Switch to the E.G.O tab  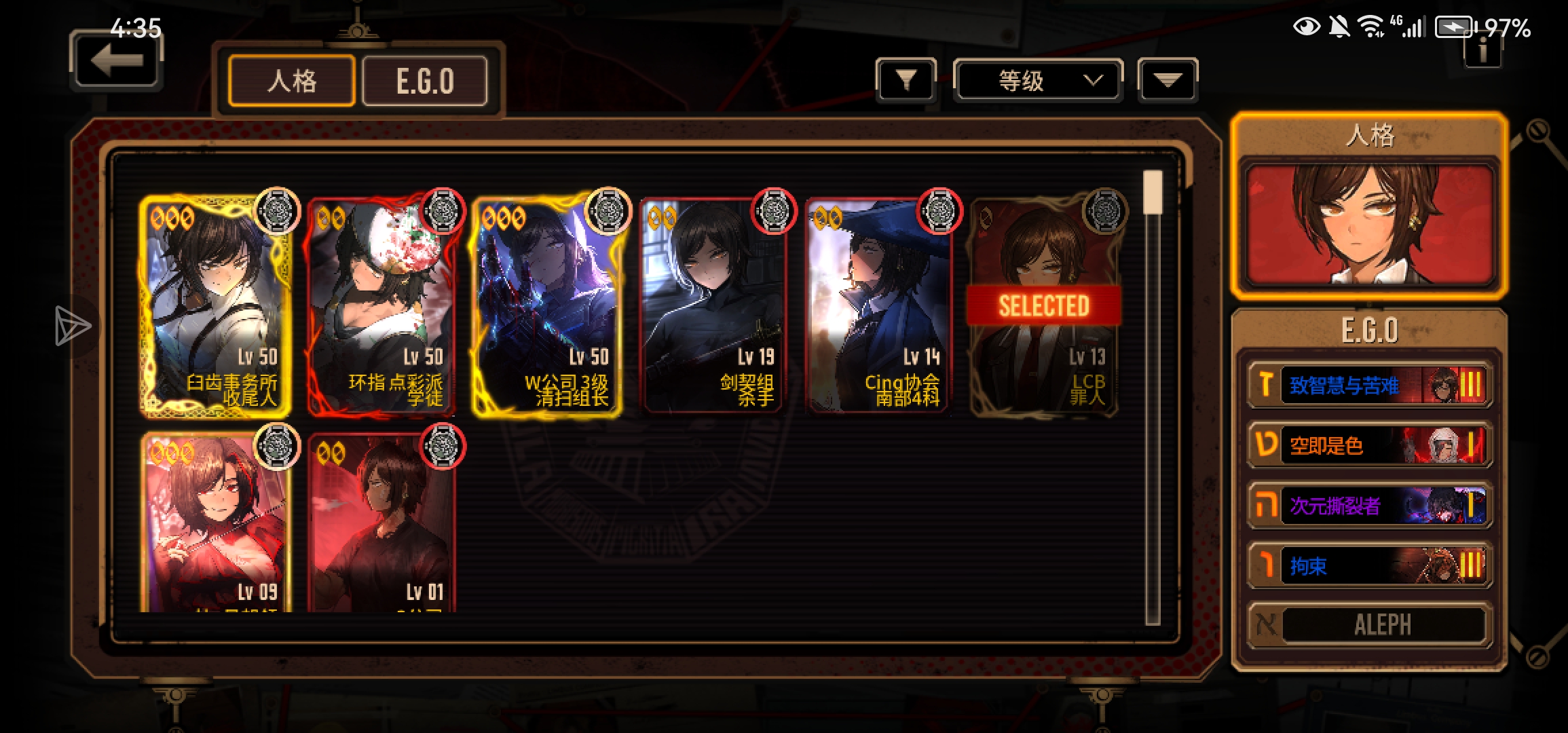click(x=425, y=81)
